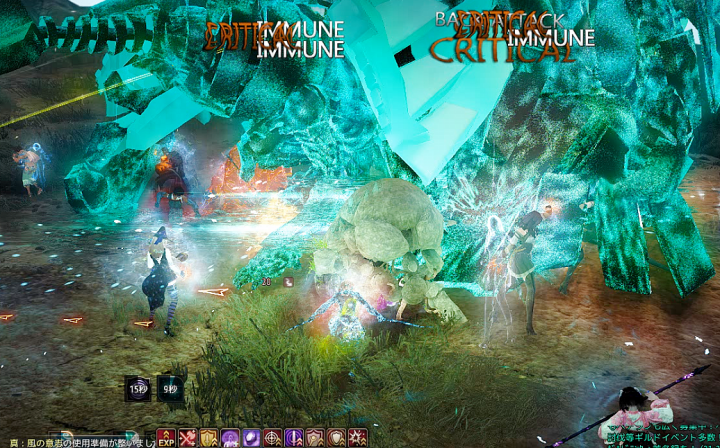Click the purple orb buff icon
Viewport: 720px width, 448px height.
click(250, 438)
